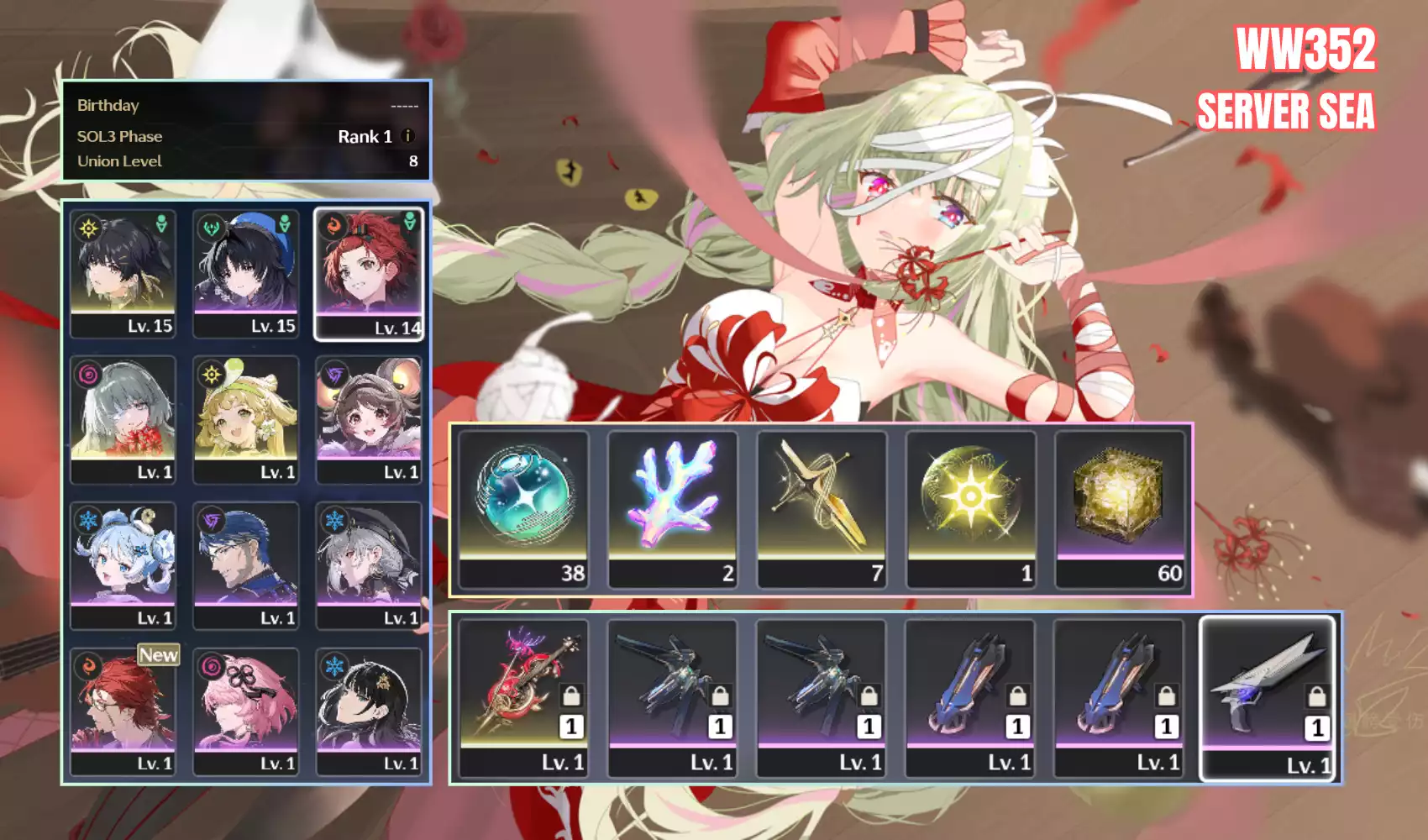Choose the pink-haired character portrait
The image size is (1428, 840).
point(246,711)
